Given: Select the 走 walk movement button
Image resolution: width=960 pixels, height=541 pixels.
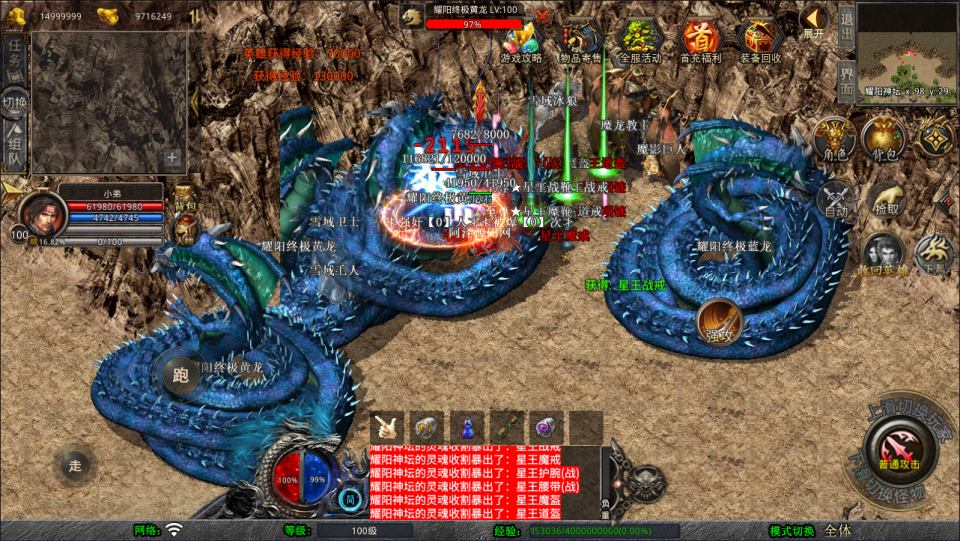Looking at the screenshot, I should (x=75, y=463).
